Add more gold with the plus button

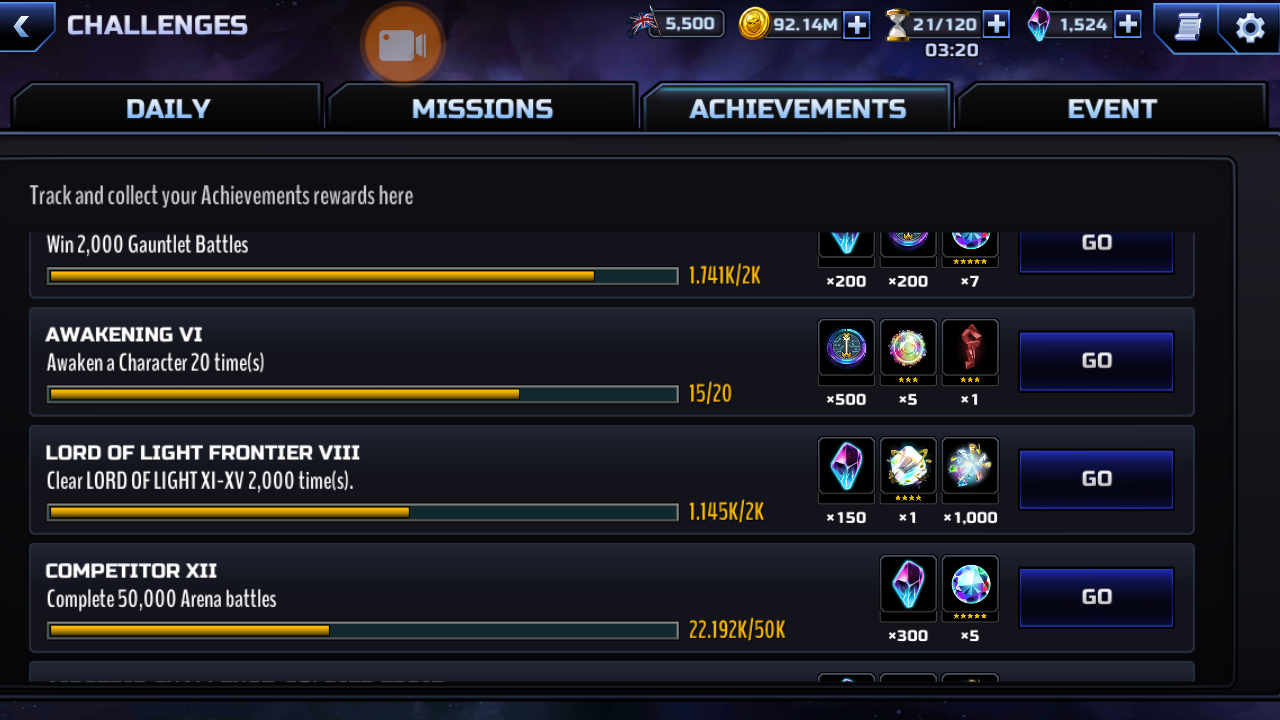click(857, 24)
